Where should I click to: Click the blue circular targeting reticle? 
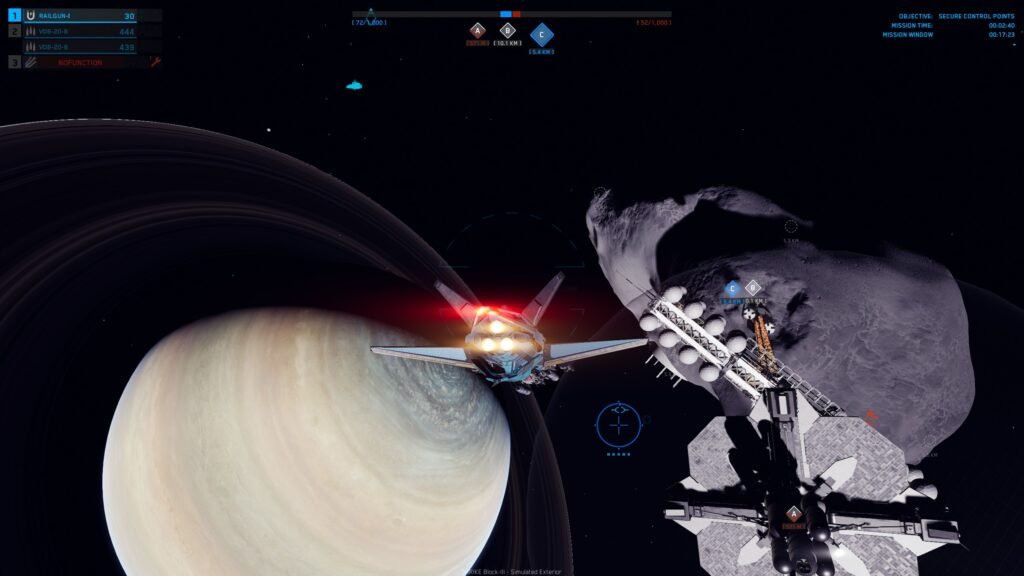click(x=619, y=423)
